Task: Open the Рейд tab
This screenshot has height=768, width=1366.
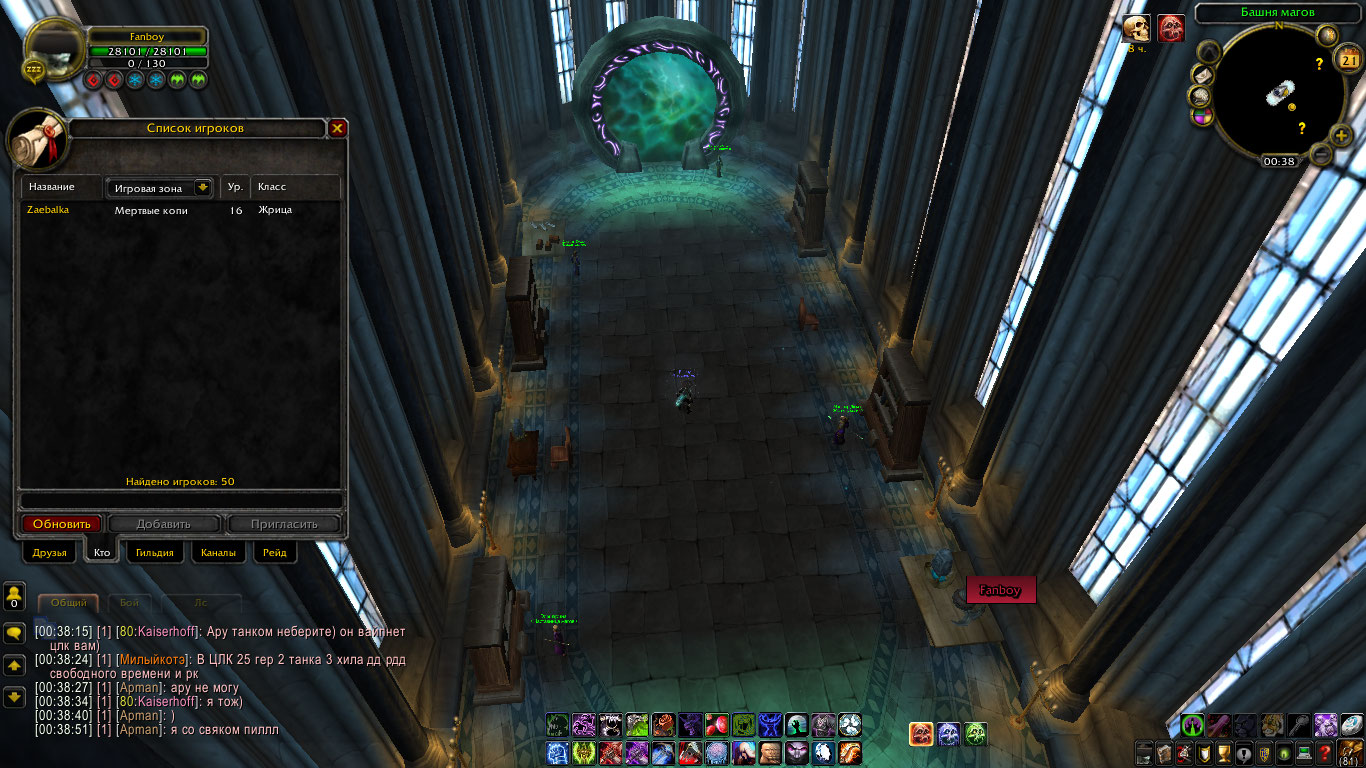Action: click(274, 553)
